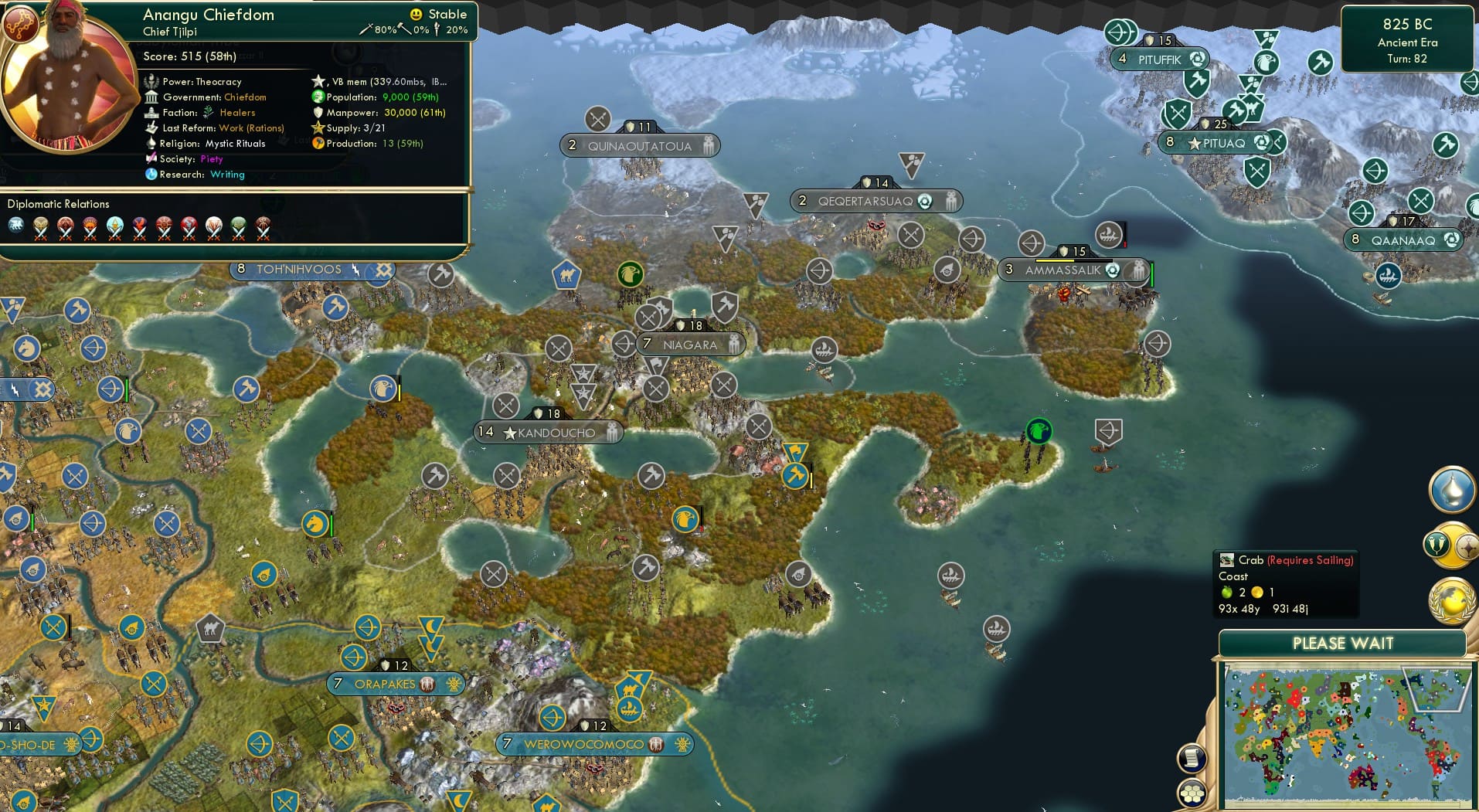Click the Theocracy power icon
The height and width of the screenshot is (812, 1479).
click(149, 81)
